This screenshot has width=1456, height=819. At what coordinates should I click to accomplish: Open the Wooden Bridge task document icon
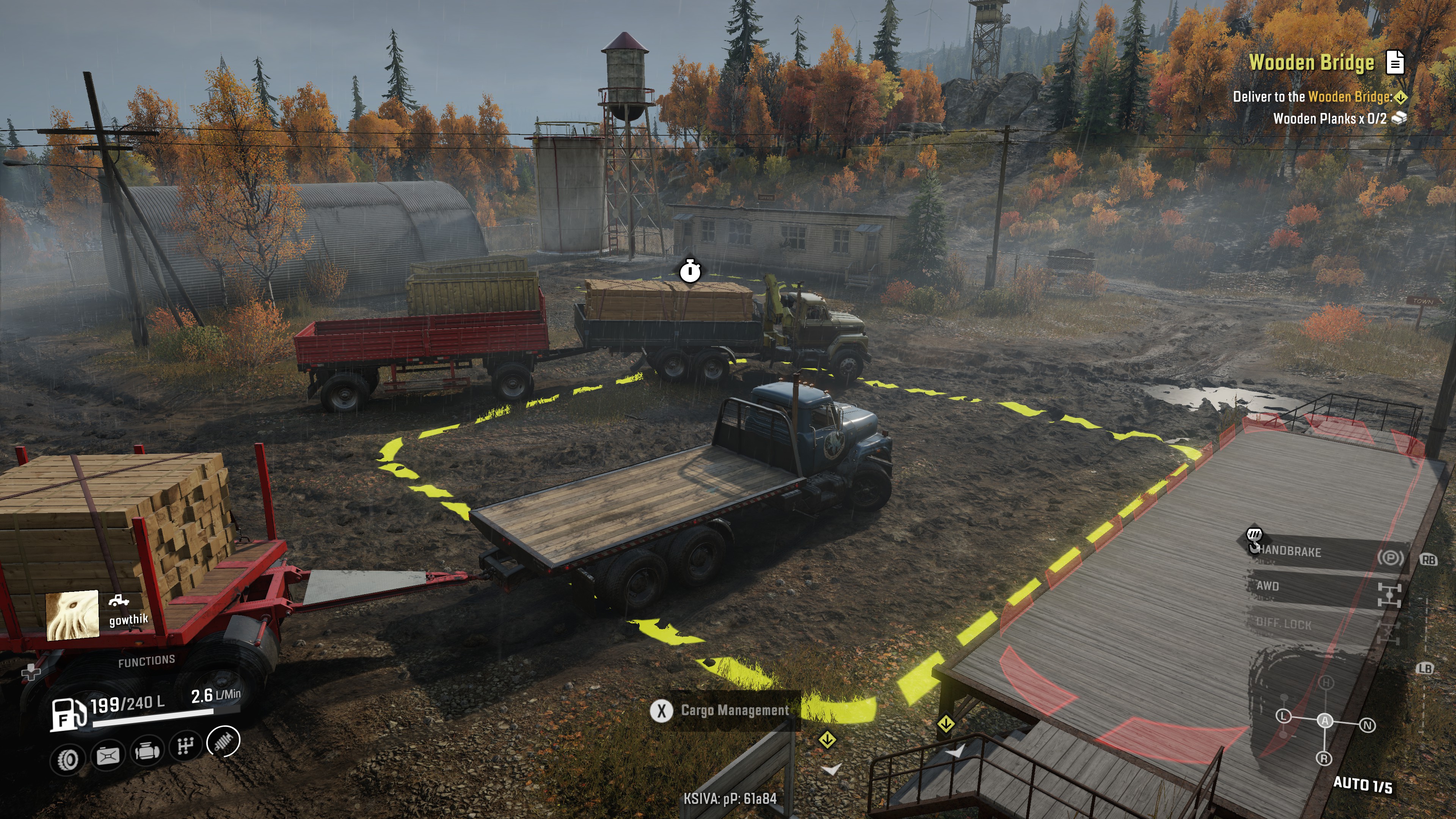(1395, 62)
